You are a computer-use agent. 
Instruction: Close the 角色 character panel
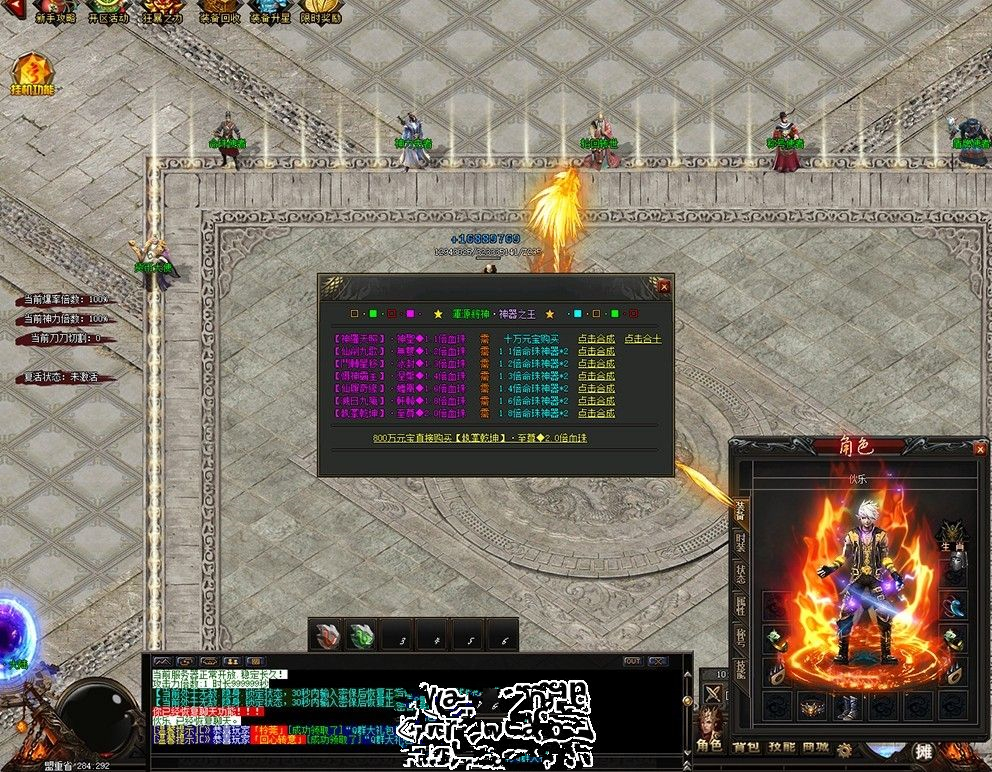coord(979,450)
